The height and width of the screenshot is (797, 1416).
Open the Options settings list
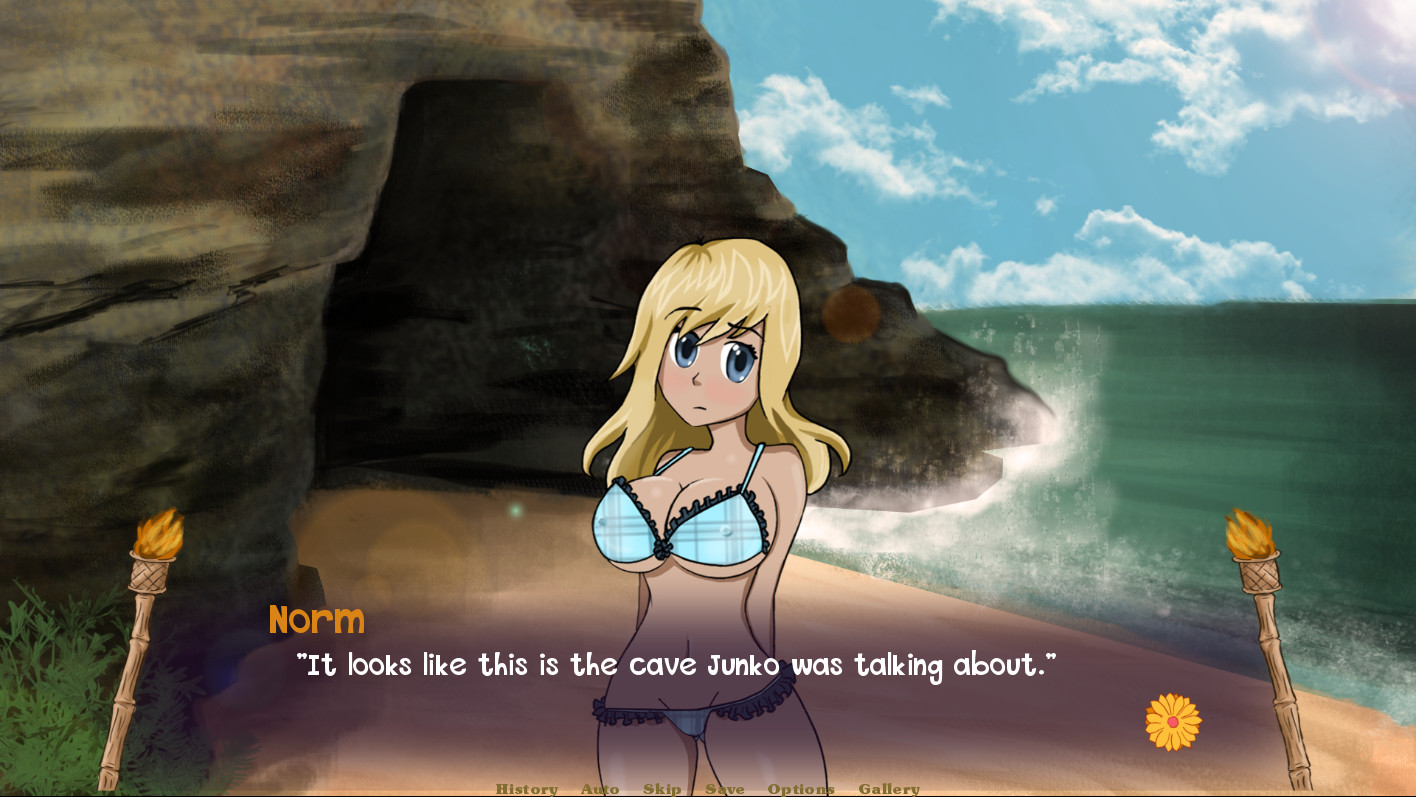(800, 789)
